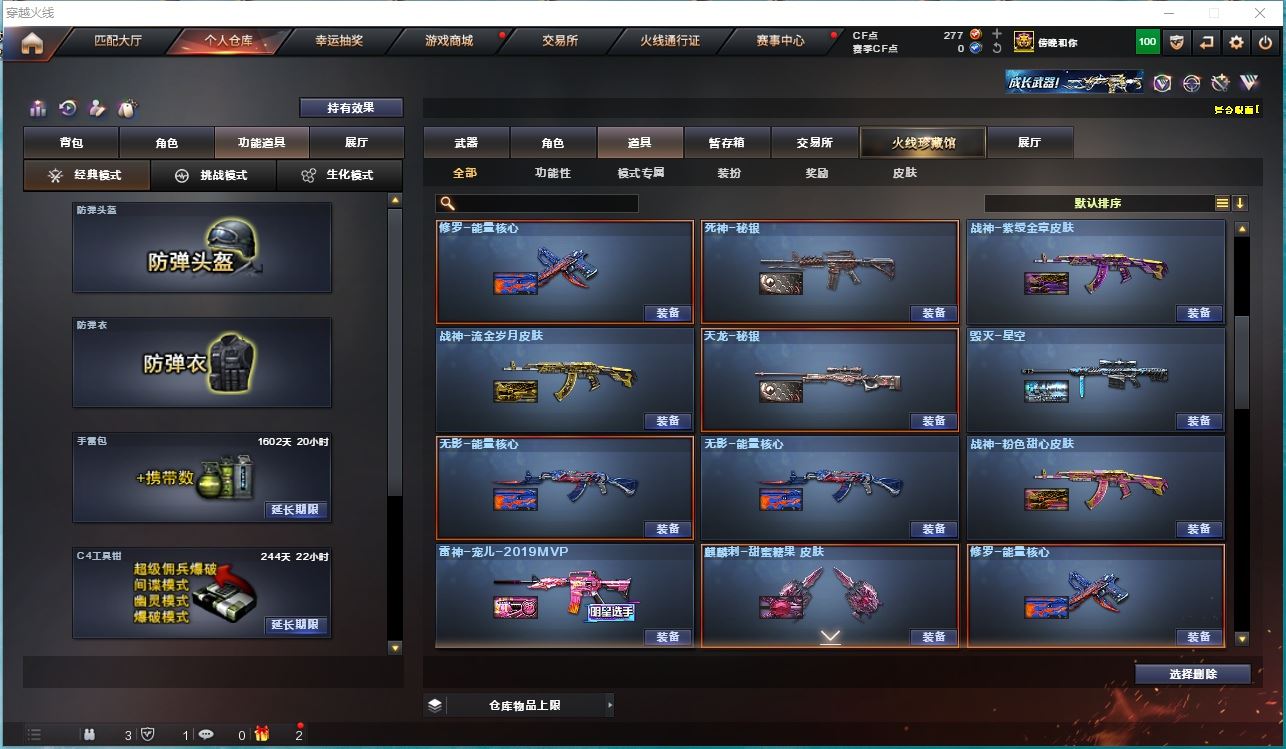Screen dimensions: 1286x749
Task: Open the 交易所 exchange tab in top navigation
Action: pyautogui.click(x=560, y=41)
